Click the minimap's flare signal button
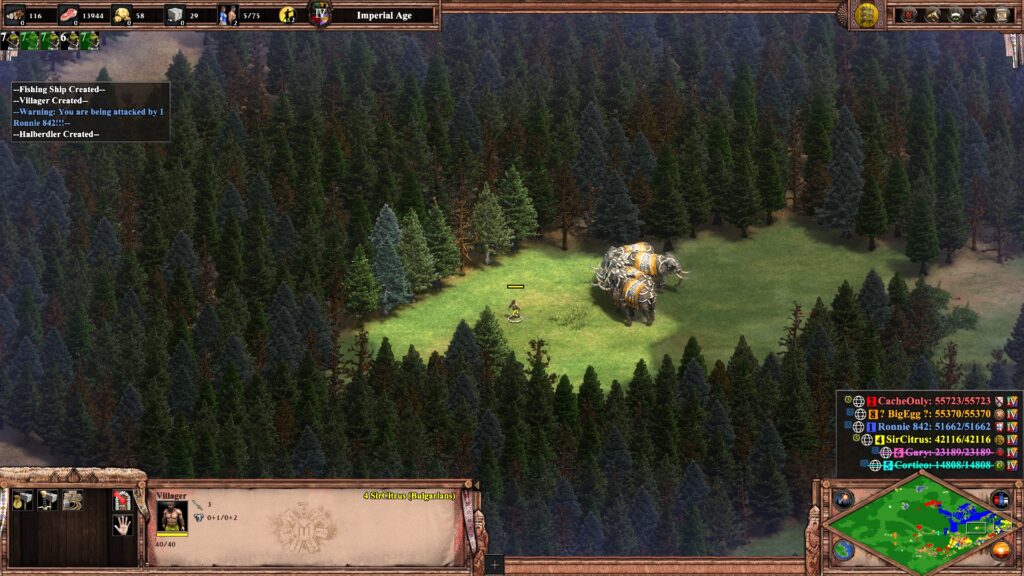1024x576 pixels. tap(843, 498)
